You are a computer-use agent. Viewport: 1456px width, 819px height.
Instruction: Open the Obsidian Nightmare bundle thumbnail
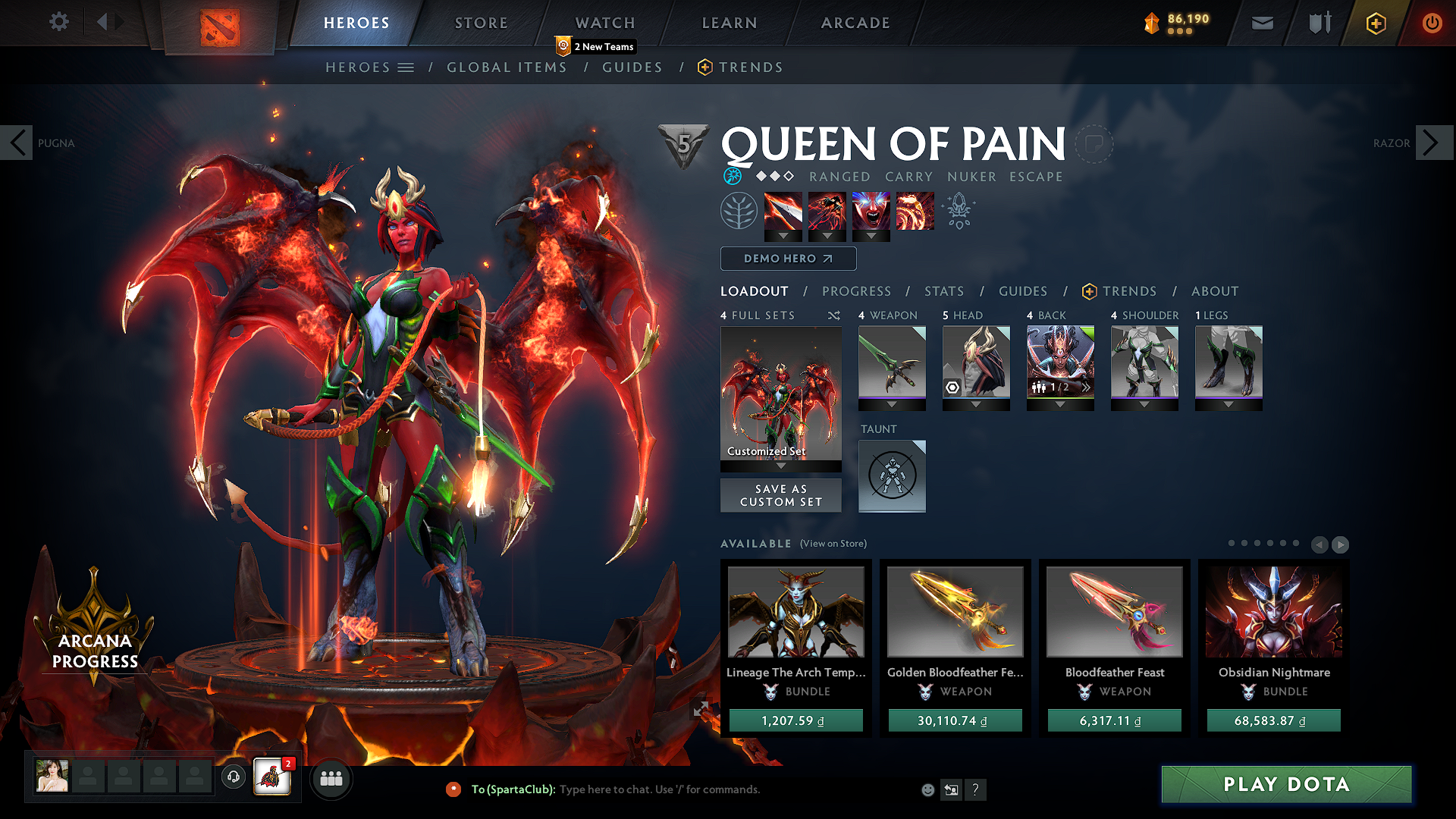tap(1273, 612)
